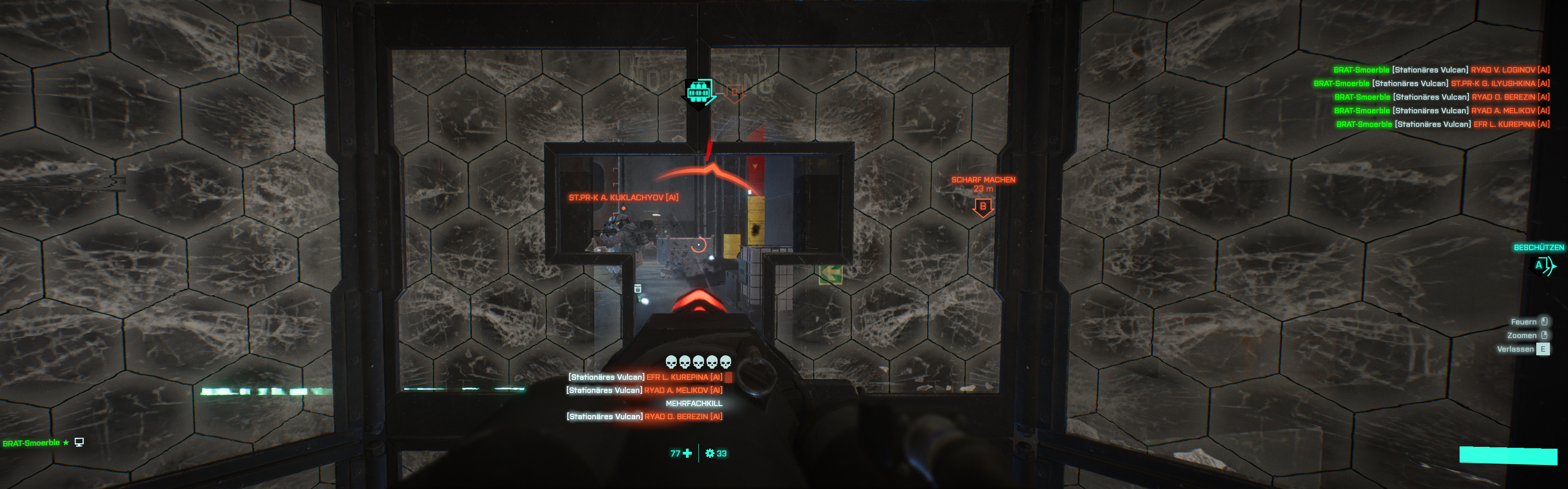This screenshot has width=1568, height=489.
Task: Select the objective B 'Scharf machen' marker
Action: tap(983, 207)
